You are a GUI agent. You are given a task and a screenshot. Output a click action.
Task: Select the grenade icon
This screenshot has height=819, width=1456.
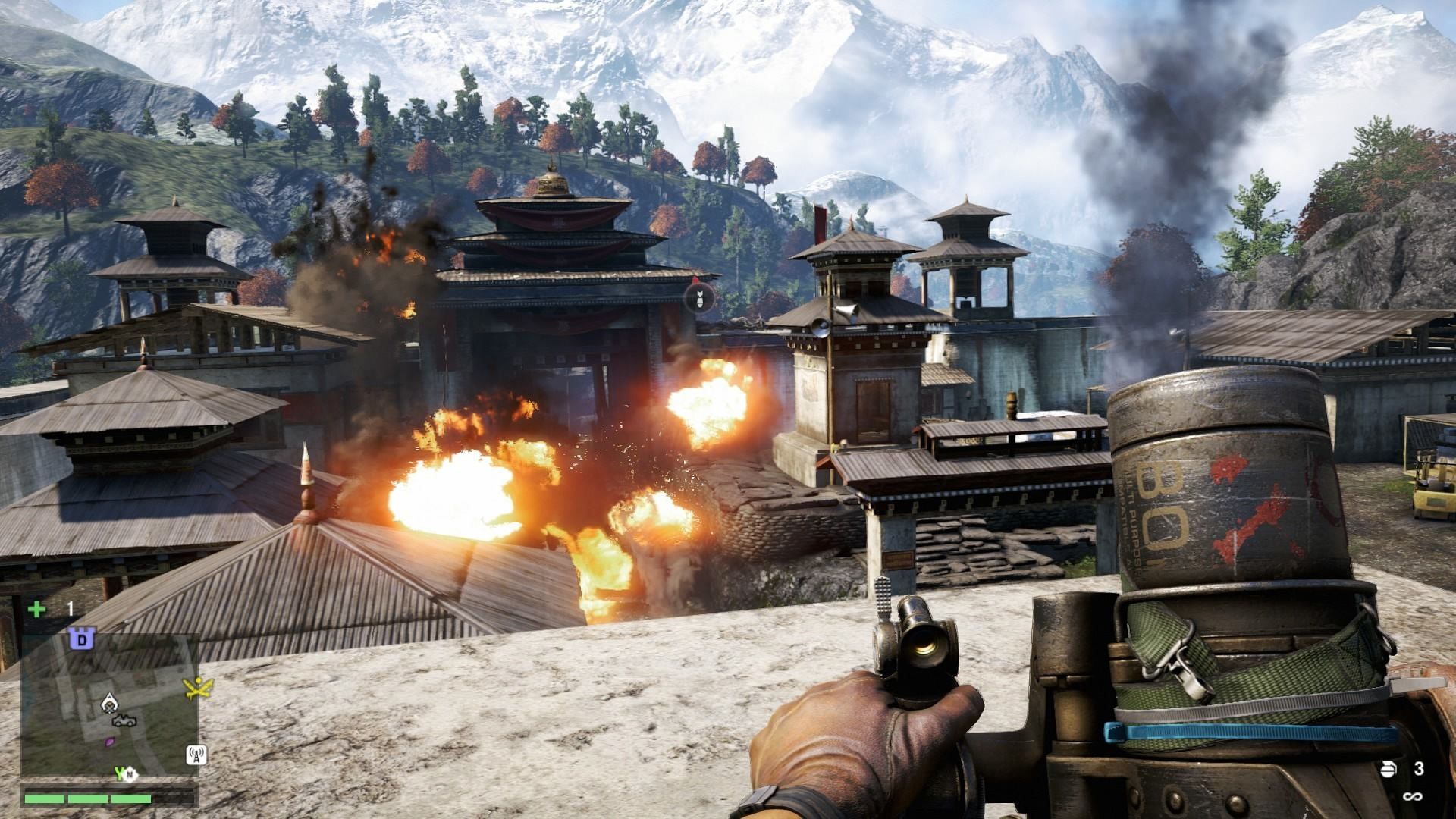(1388, 769)
